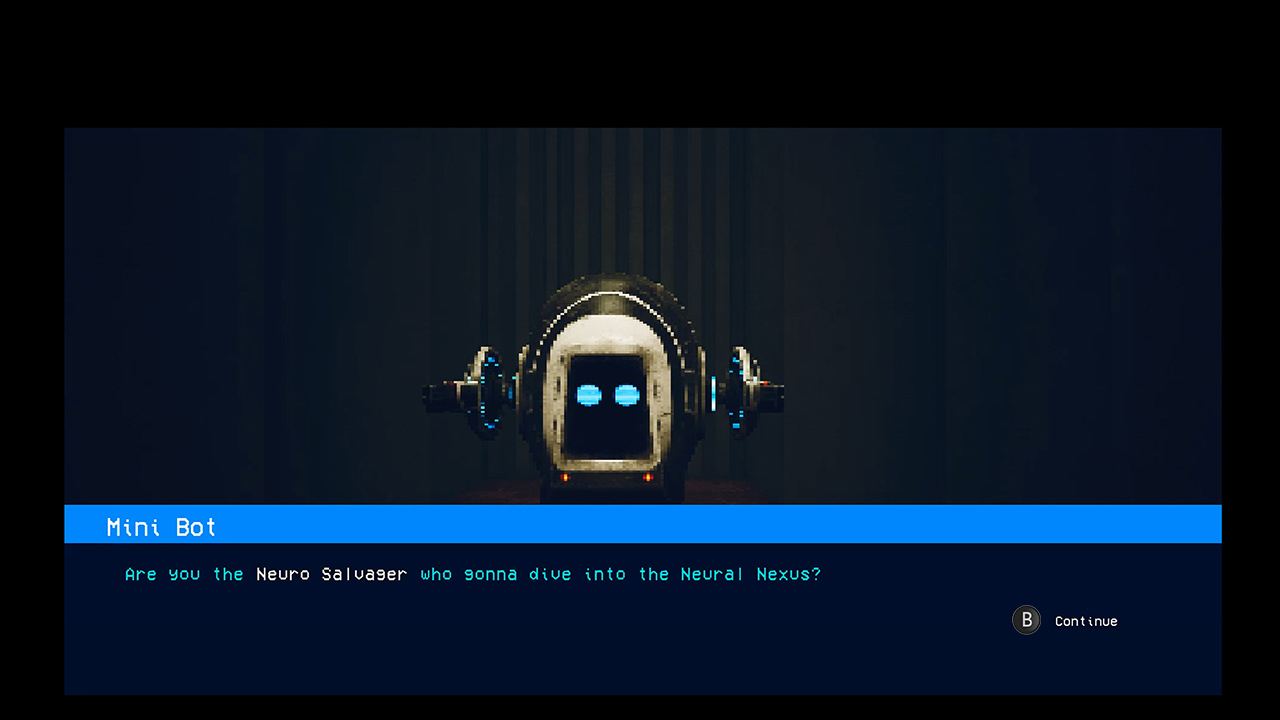Click the small red lights on robot's base

tap(568, 478)
